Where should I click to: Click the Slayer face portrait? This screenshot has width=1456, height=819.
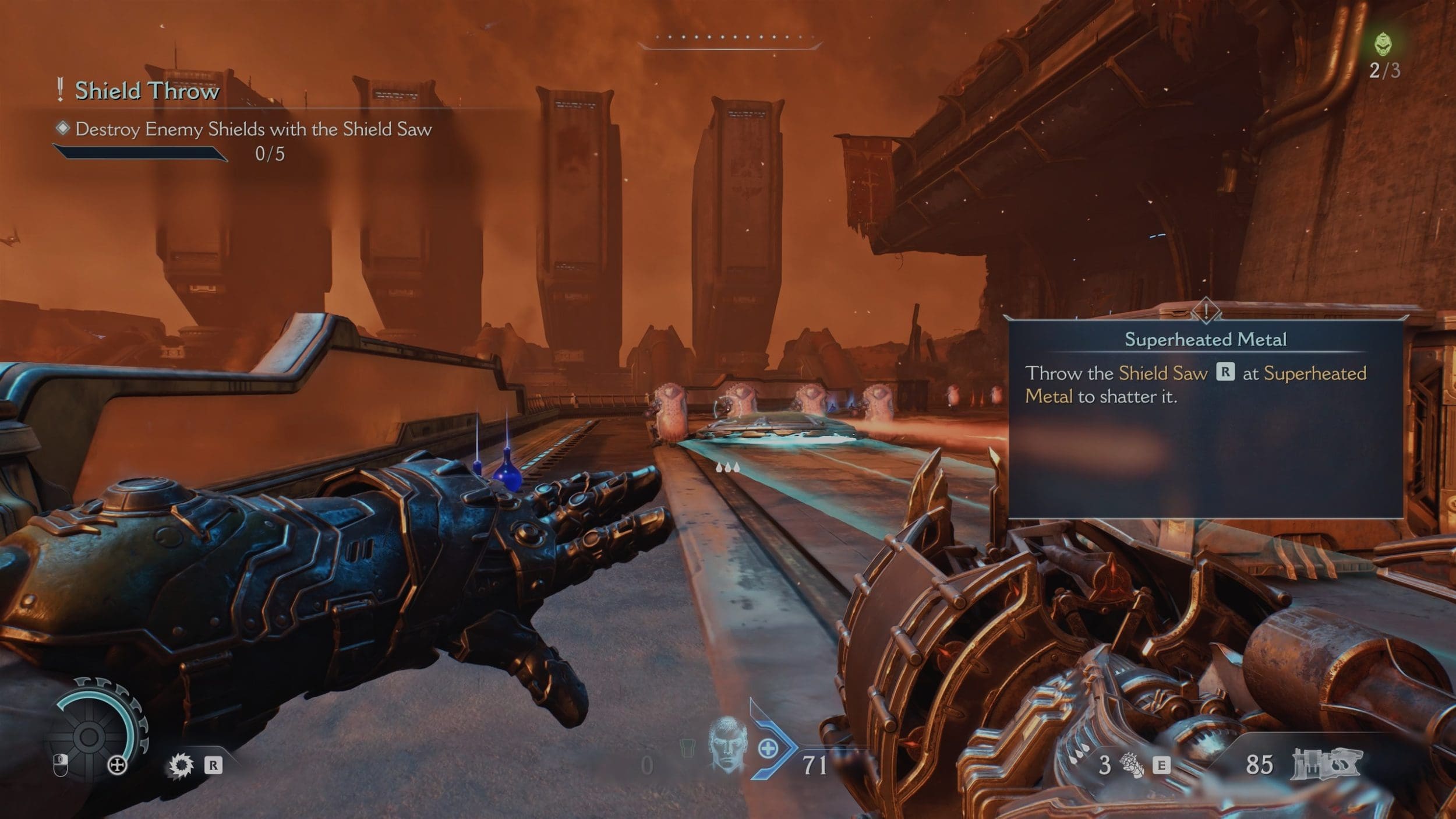727,745
